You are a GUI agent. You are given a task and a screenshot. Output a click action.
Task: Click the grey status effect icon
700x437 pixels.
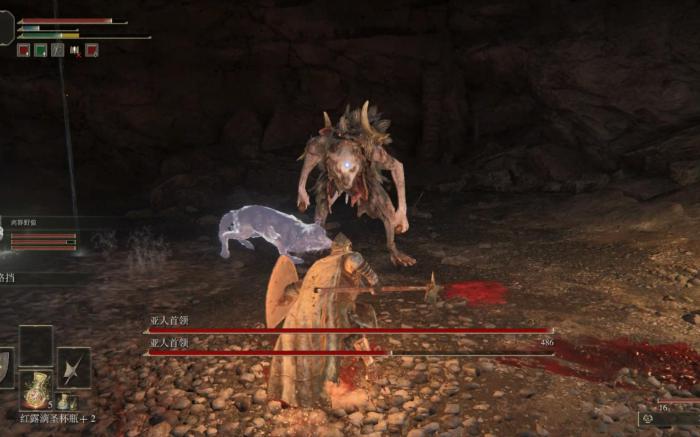coord(58,50)
